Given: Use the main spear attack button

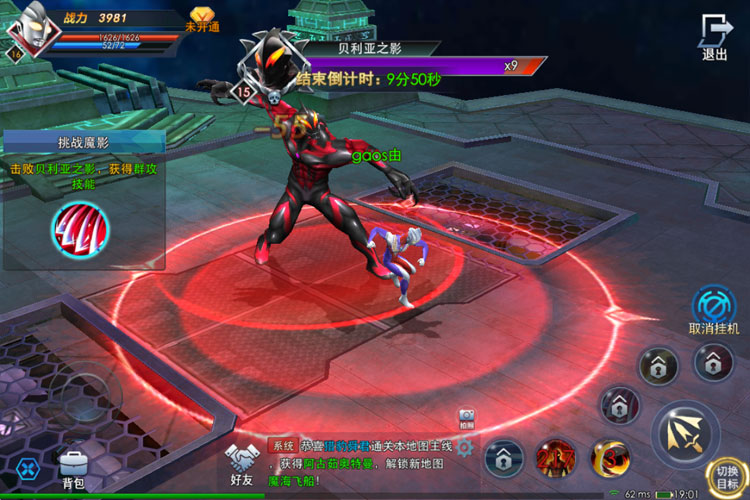Looking at the screenshot, I should (x=686, y=433).
